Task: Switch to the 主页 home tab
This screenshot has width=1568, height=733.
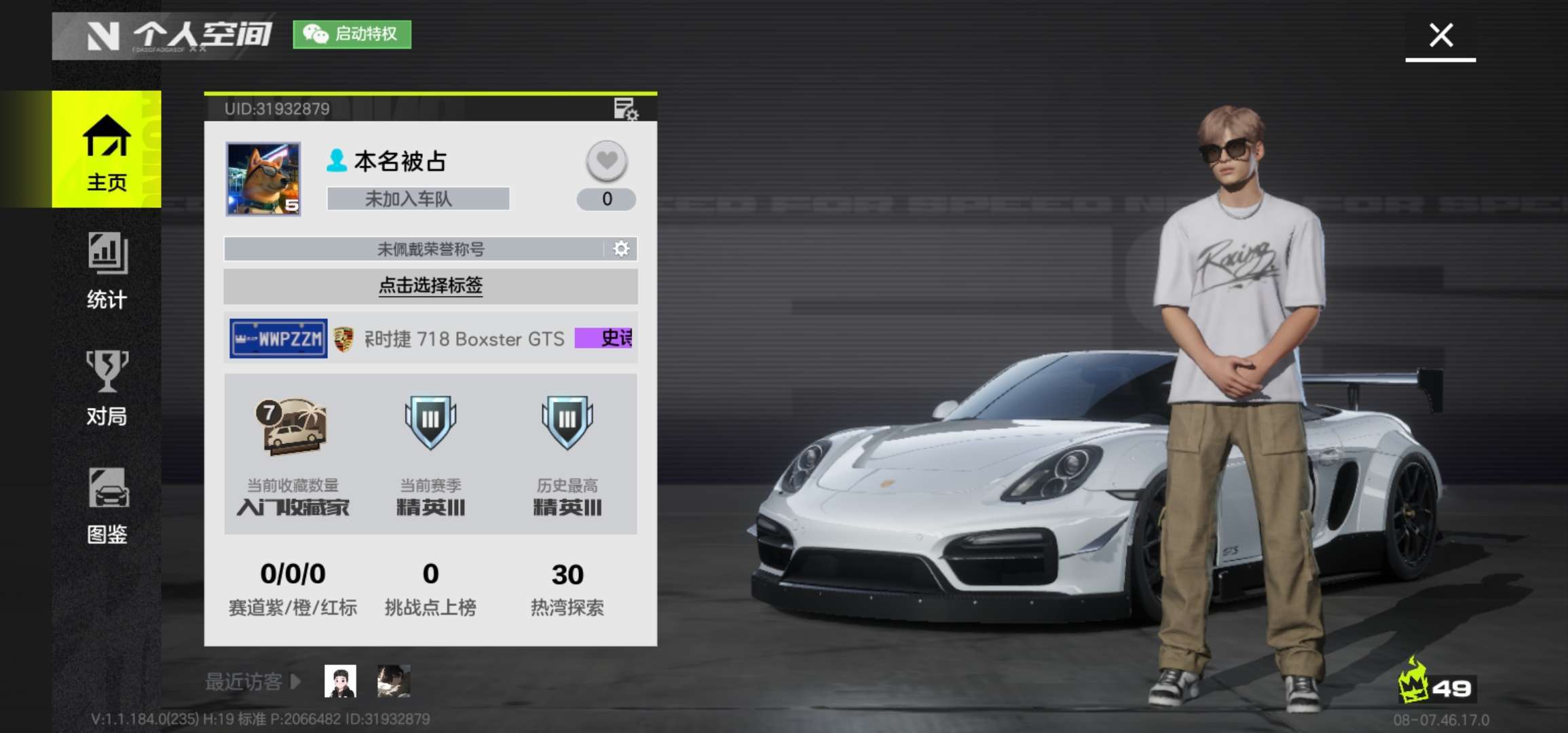Action: [x=107, y=149]
